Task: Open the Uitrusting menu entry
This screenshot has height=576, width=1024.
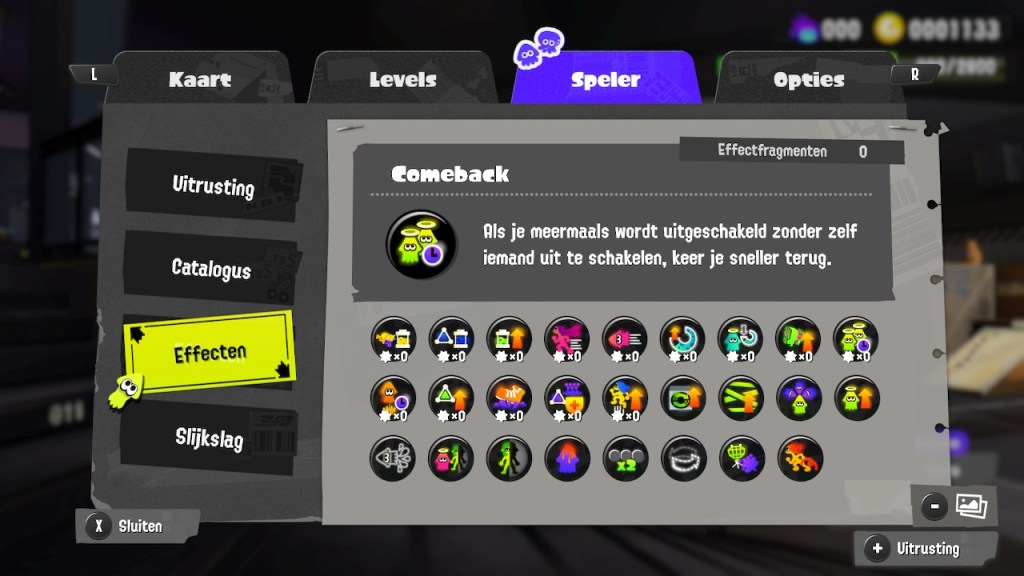Action: point(212,186)
